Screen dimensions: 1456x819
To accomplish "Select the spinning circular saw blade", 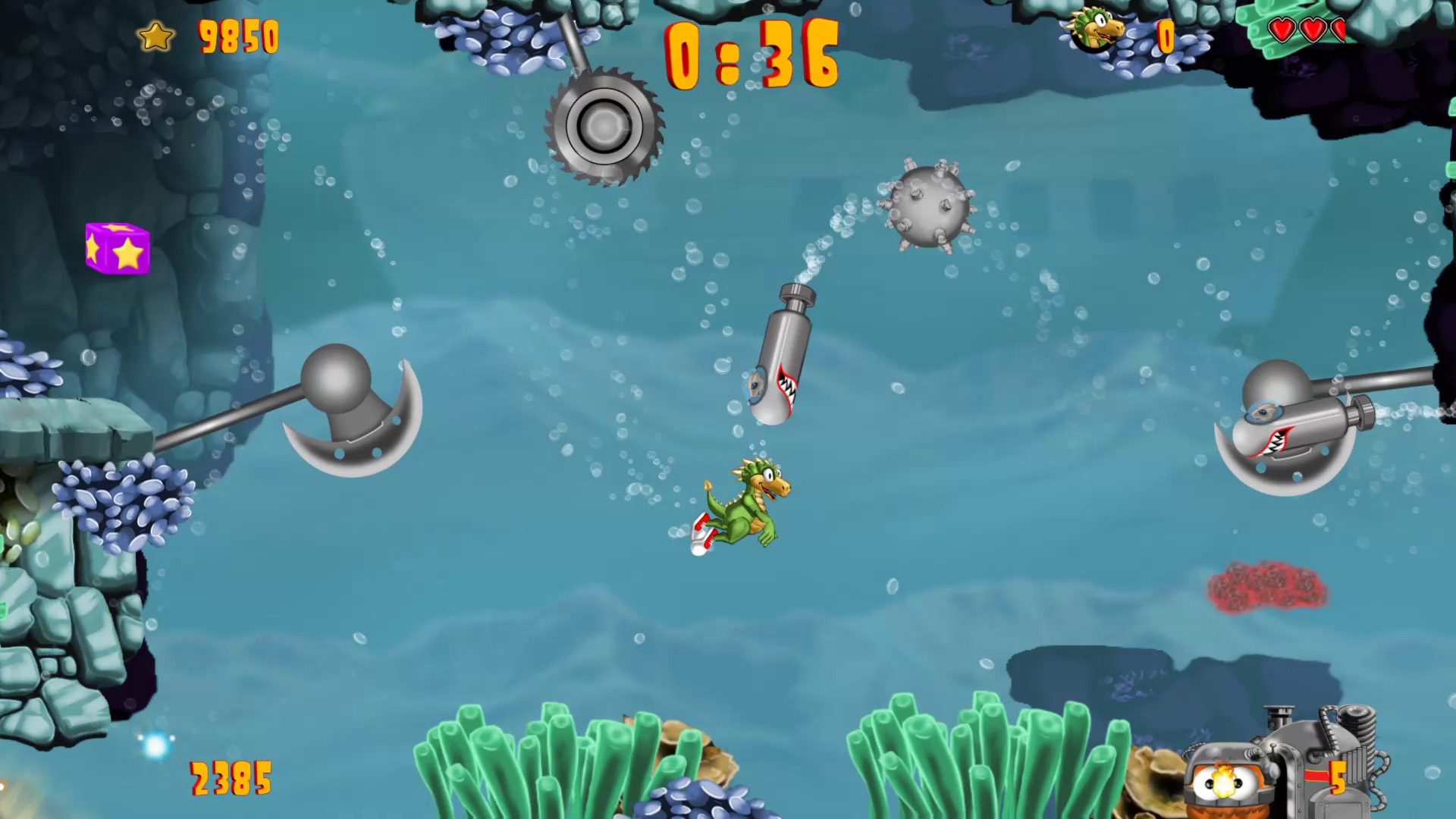I will coord(603,124).
